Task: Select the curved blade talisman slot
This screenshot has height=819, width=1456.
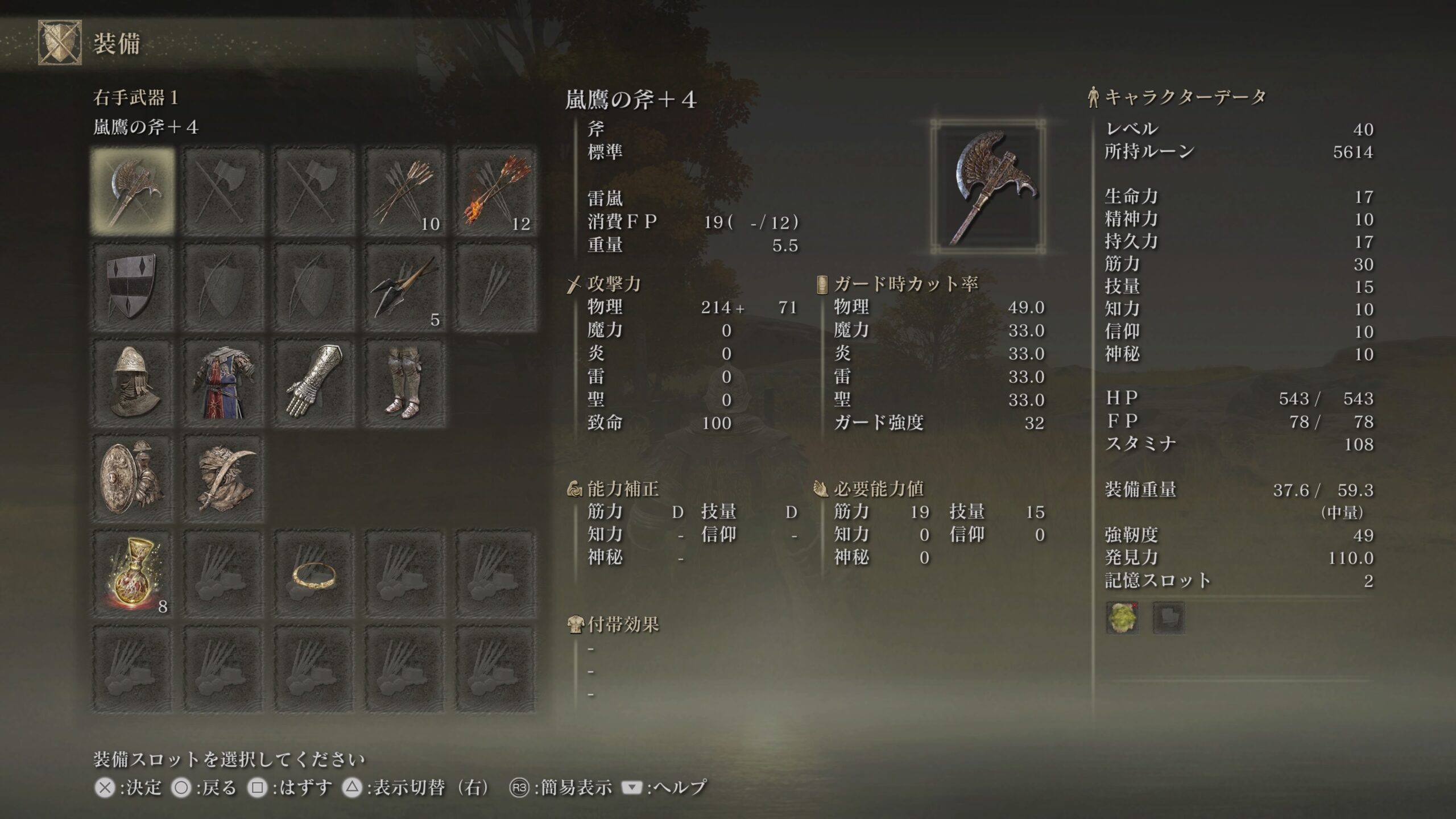Action: pos(223,478)
